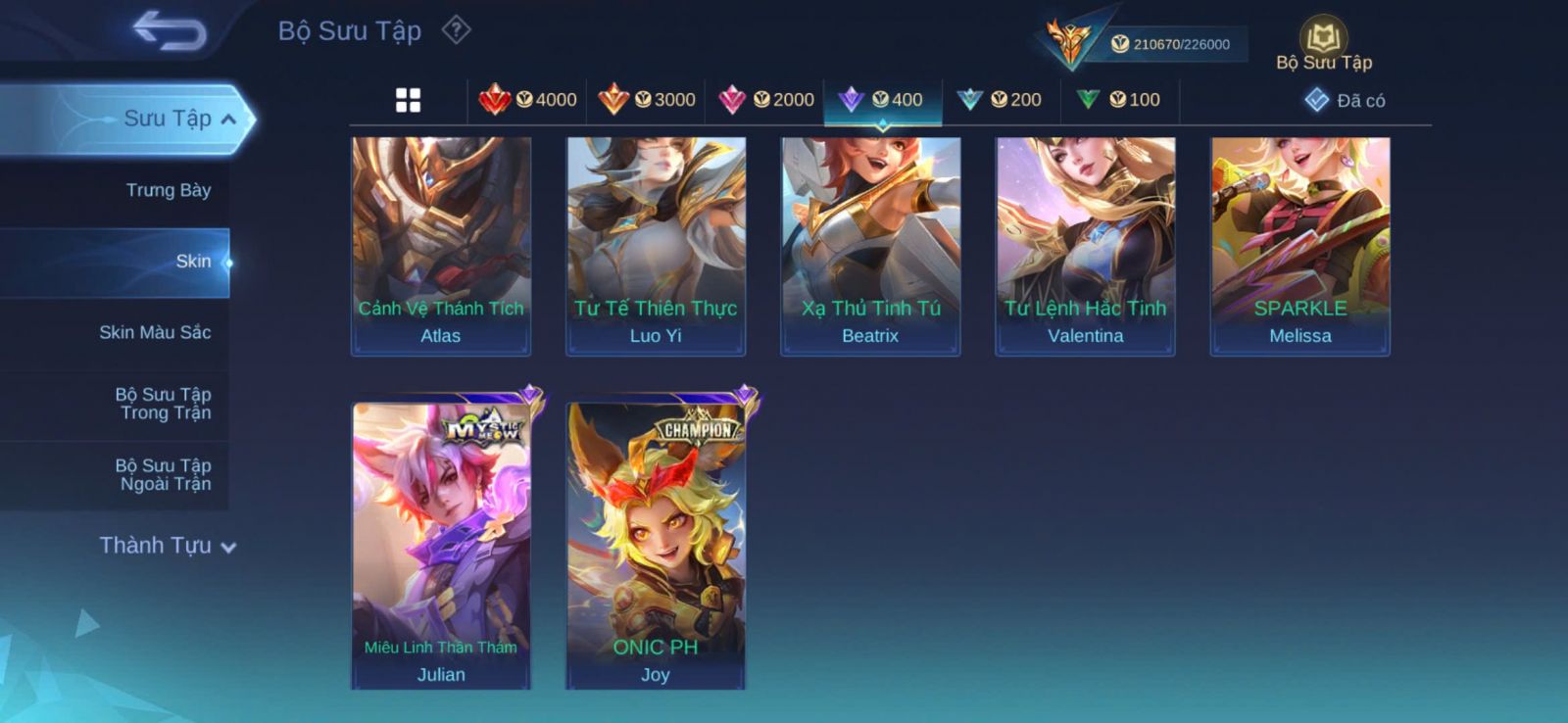
Task: Expand the Thành Tựu section
Action: 168,546
